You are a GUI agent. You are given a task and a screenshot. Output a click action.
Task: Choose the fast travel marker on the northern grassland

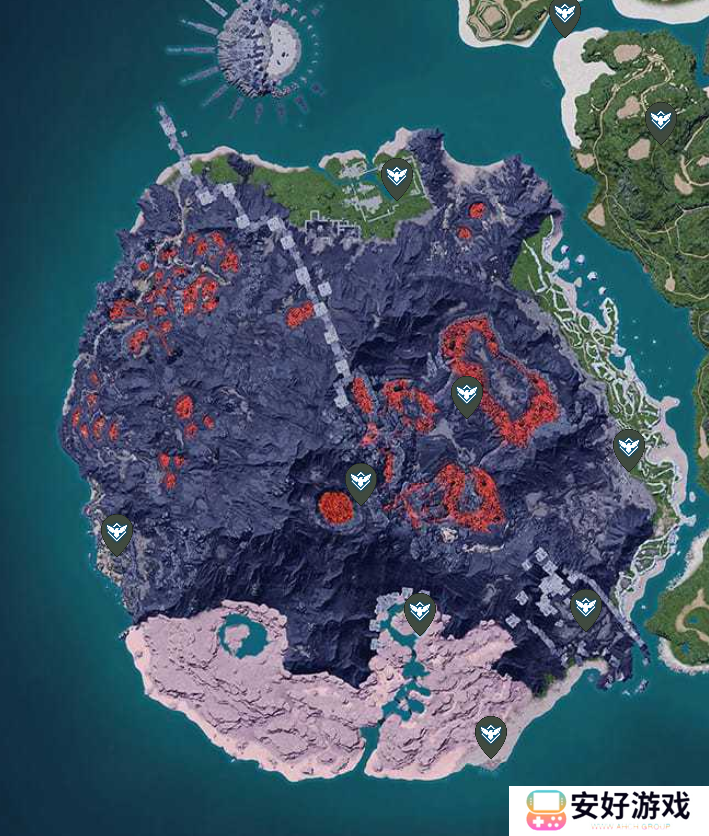pos(397,177)
